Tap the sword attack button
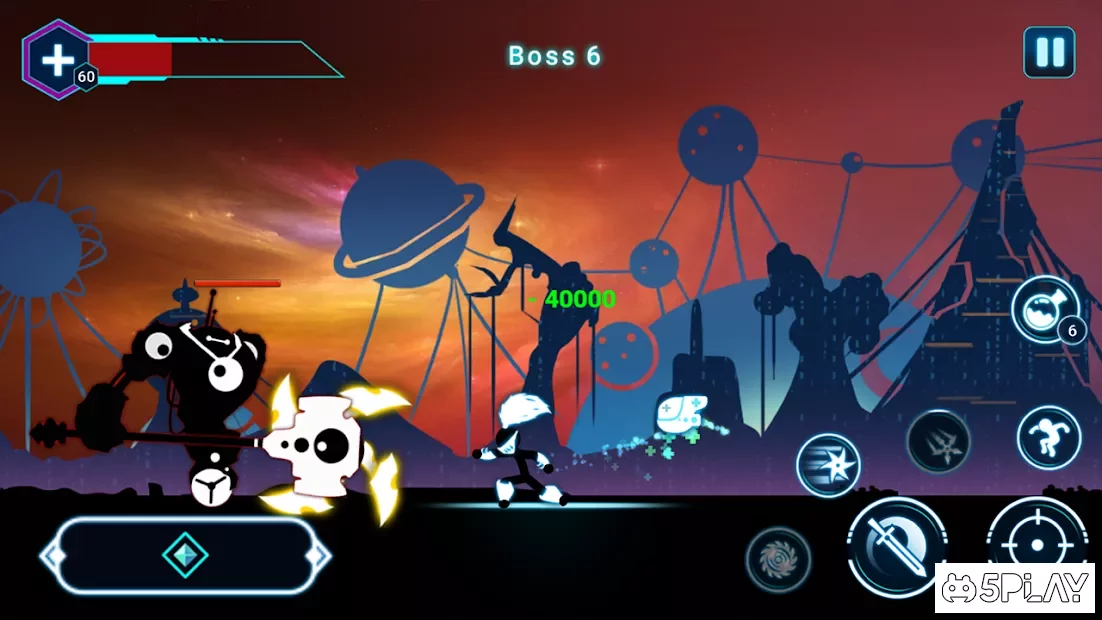 tap(896, 545)
